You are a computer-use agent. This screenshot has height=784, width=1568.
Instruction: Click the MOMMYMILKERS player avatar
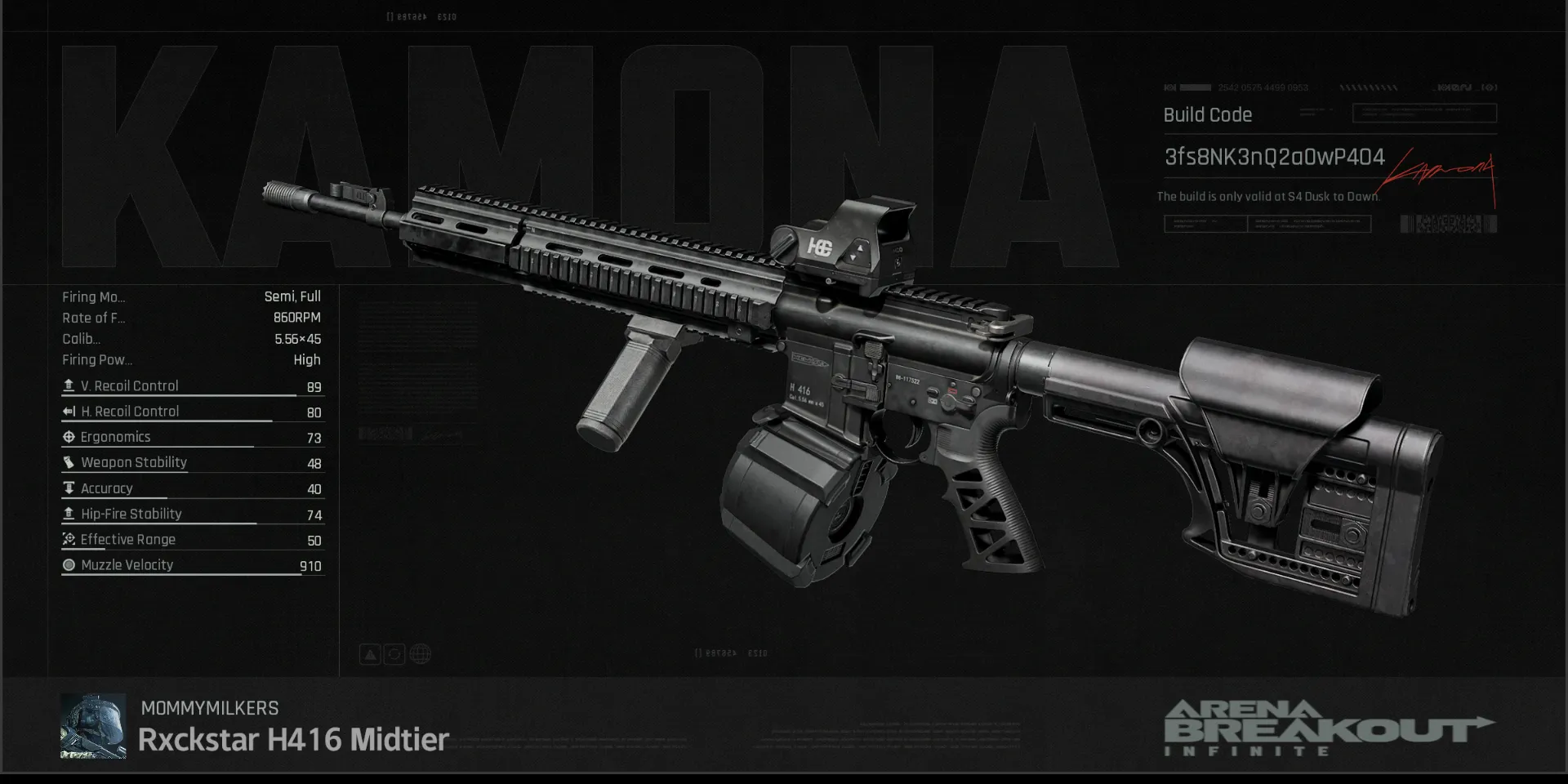(x=93, y=726)
